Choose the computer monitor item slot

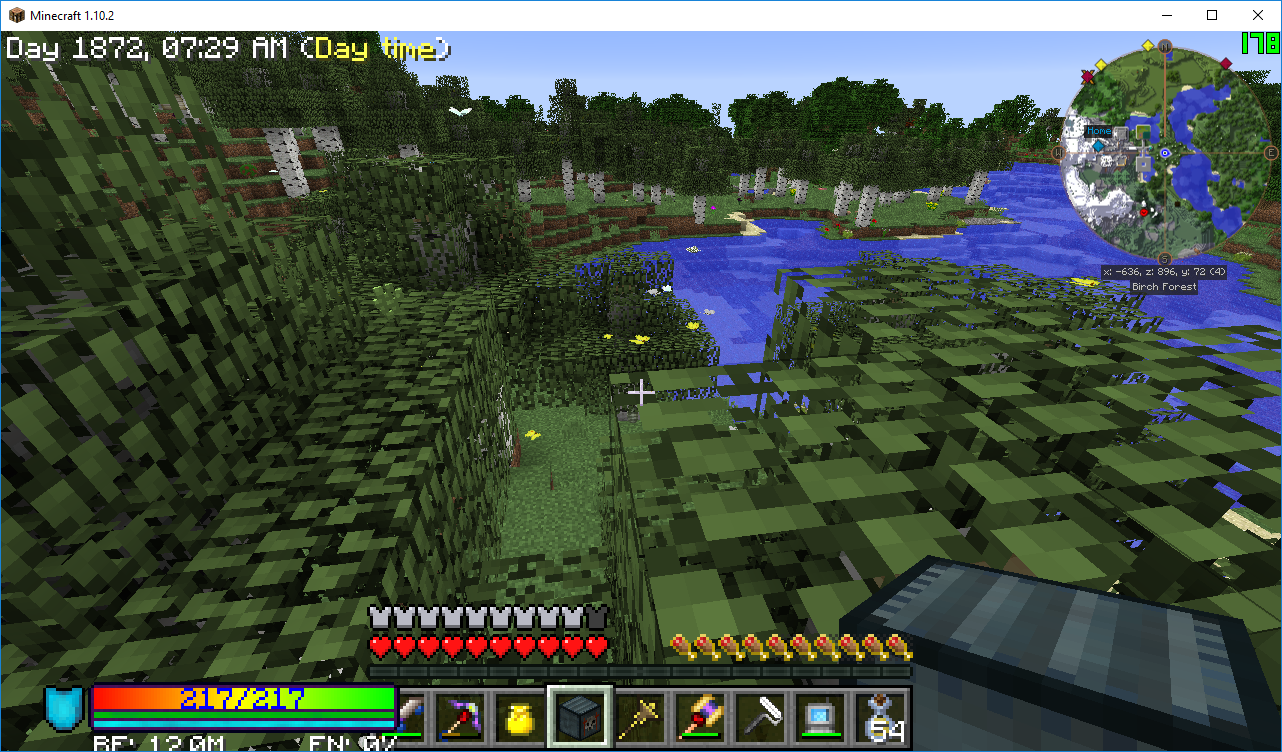[x=817, y=716]
